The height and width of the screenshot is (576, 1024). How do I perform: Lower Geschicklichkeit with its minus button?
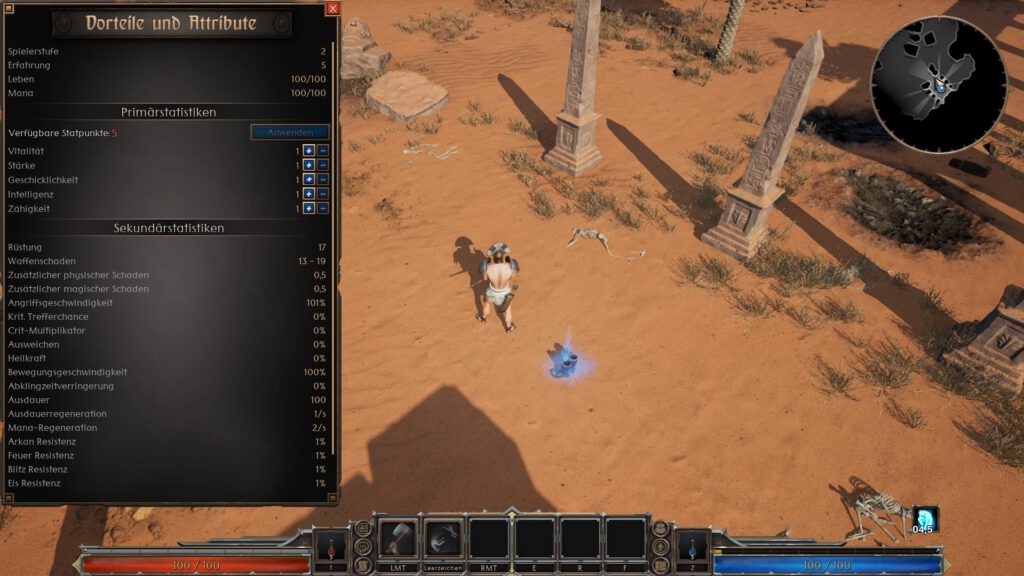(323, 180)
